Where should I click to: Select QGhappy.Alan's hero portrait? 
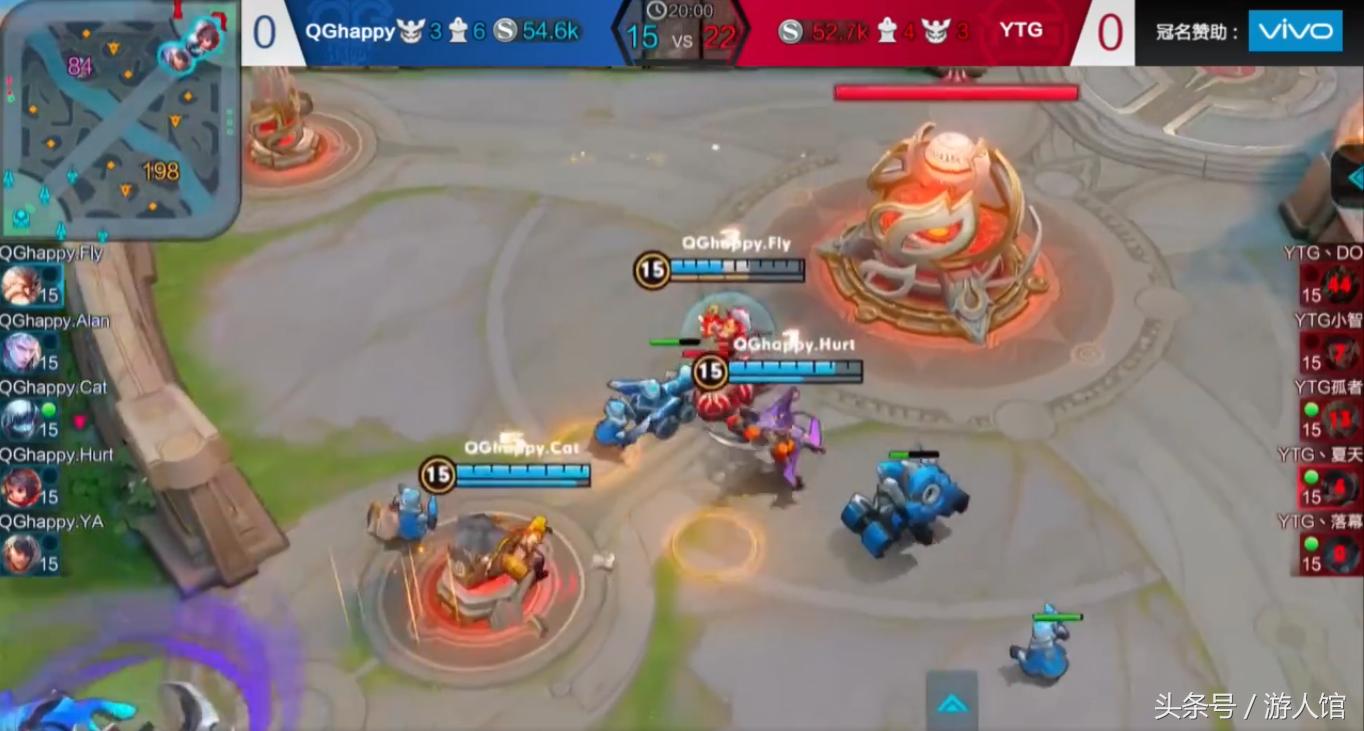click(21, 353)
